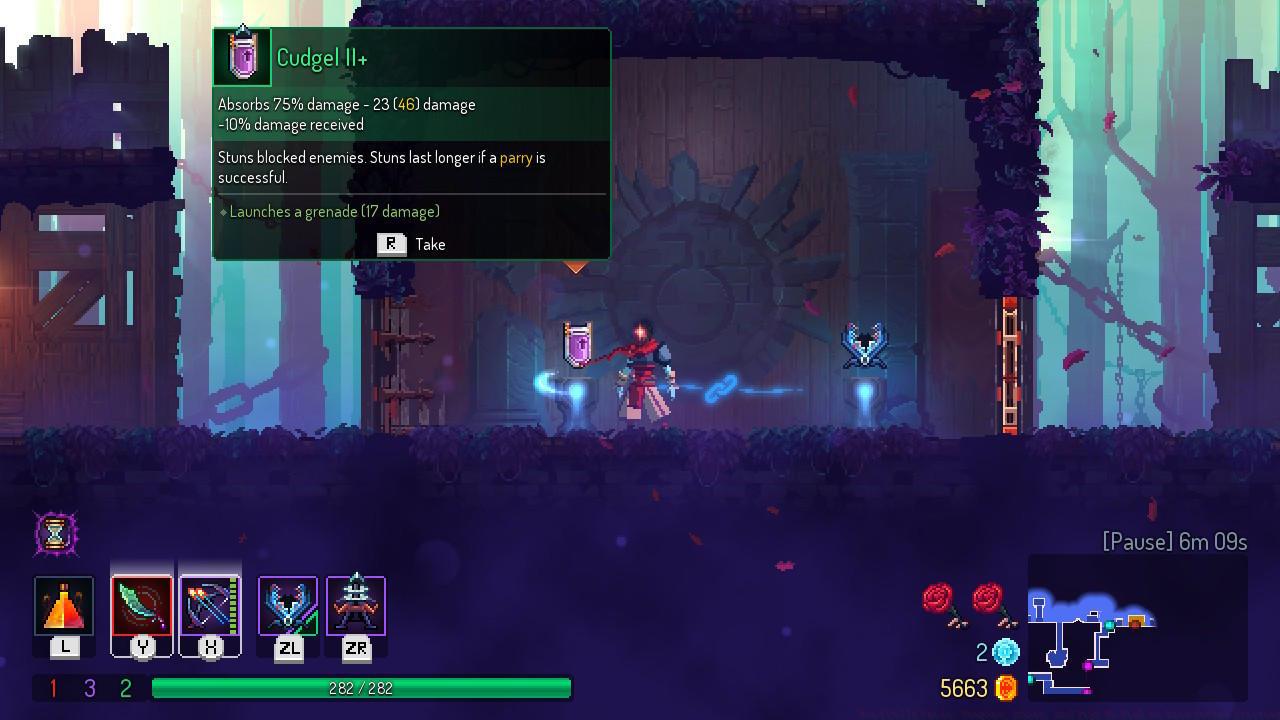Click the 282/282 health bar

tap(360, 688)
